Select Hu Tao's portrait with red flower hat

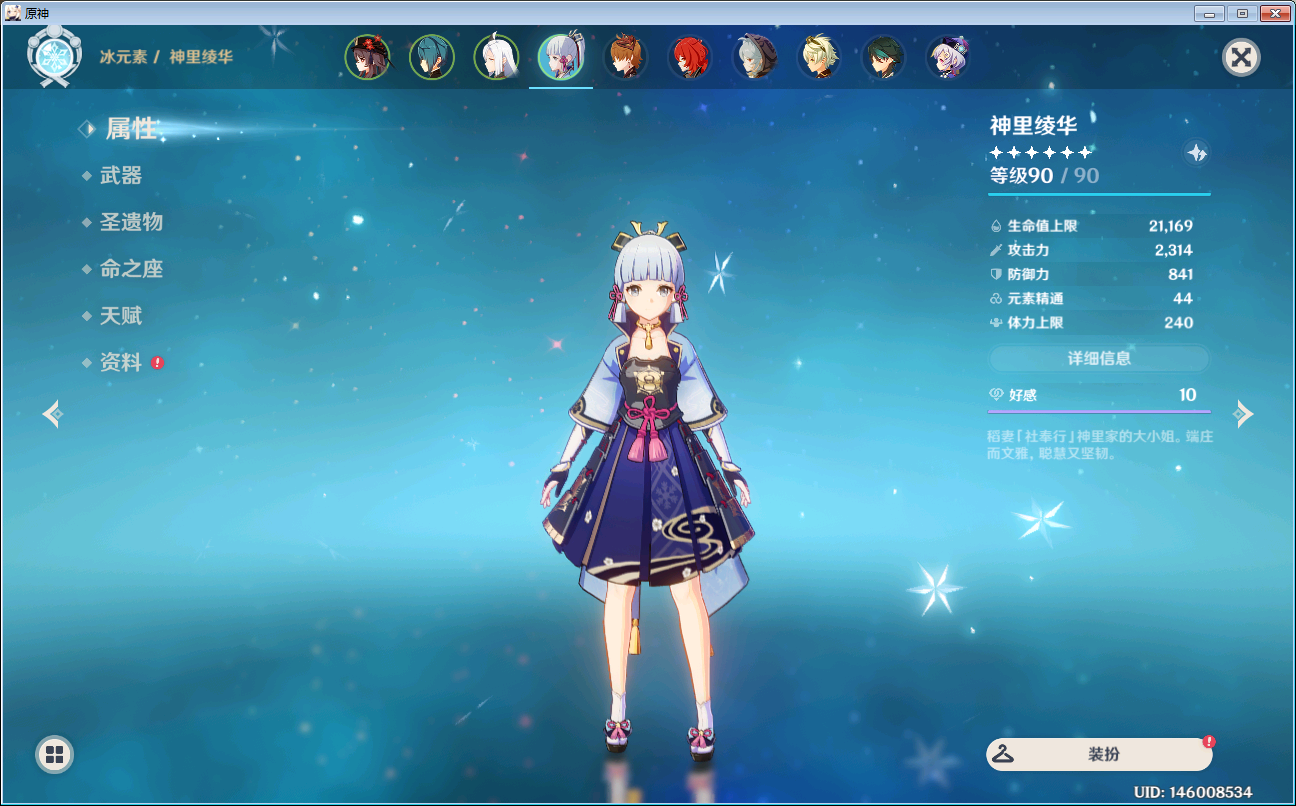368,57
